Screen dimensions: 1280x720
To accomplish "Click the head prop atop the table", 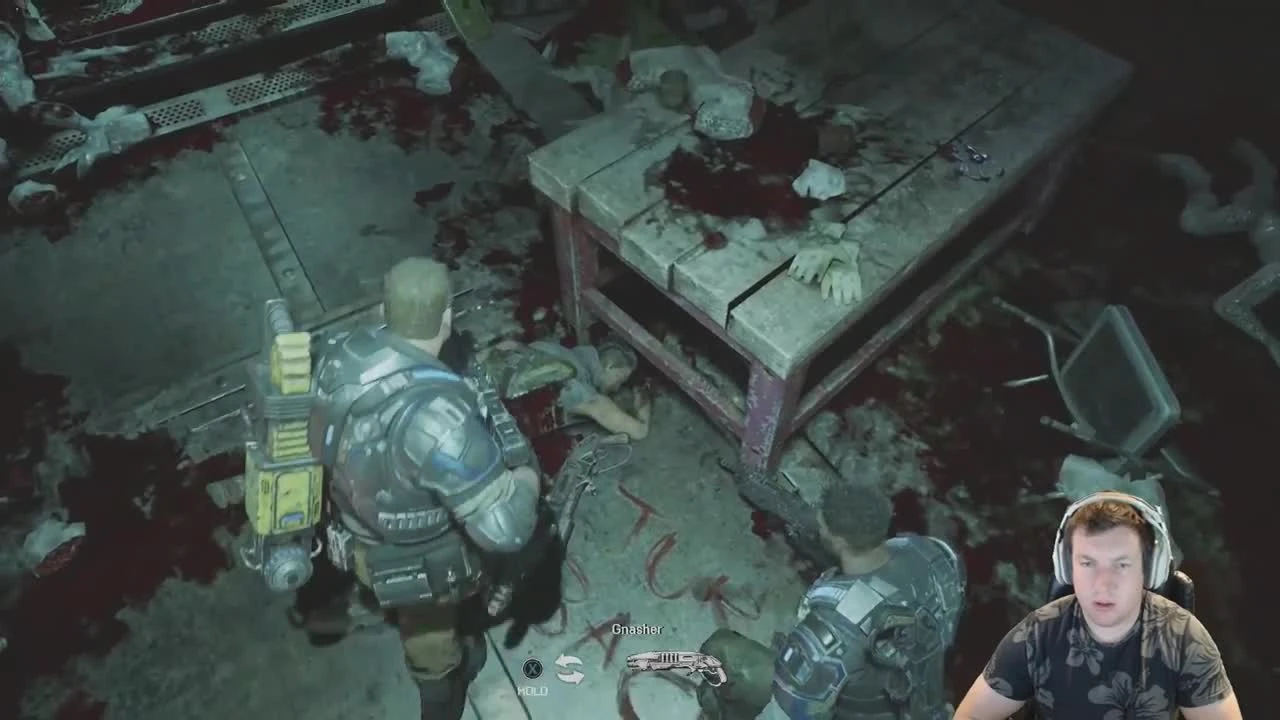I will coord(725,110).
